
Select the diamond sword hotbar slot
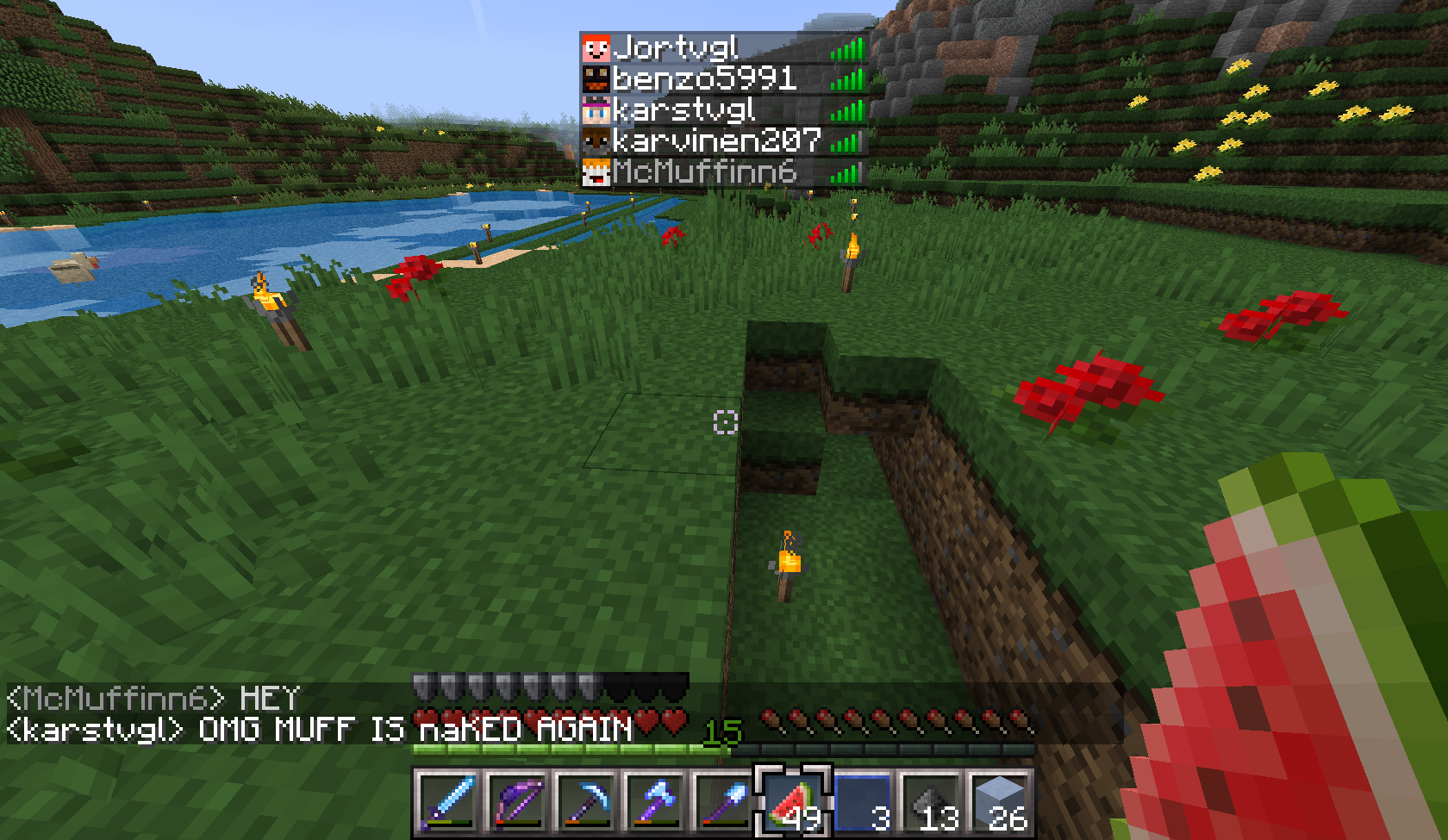tap(448, 801)
